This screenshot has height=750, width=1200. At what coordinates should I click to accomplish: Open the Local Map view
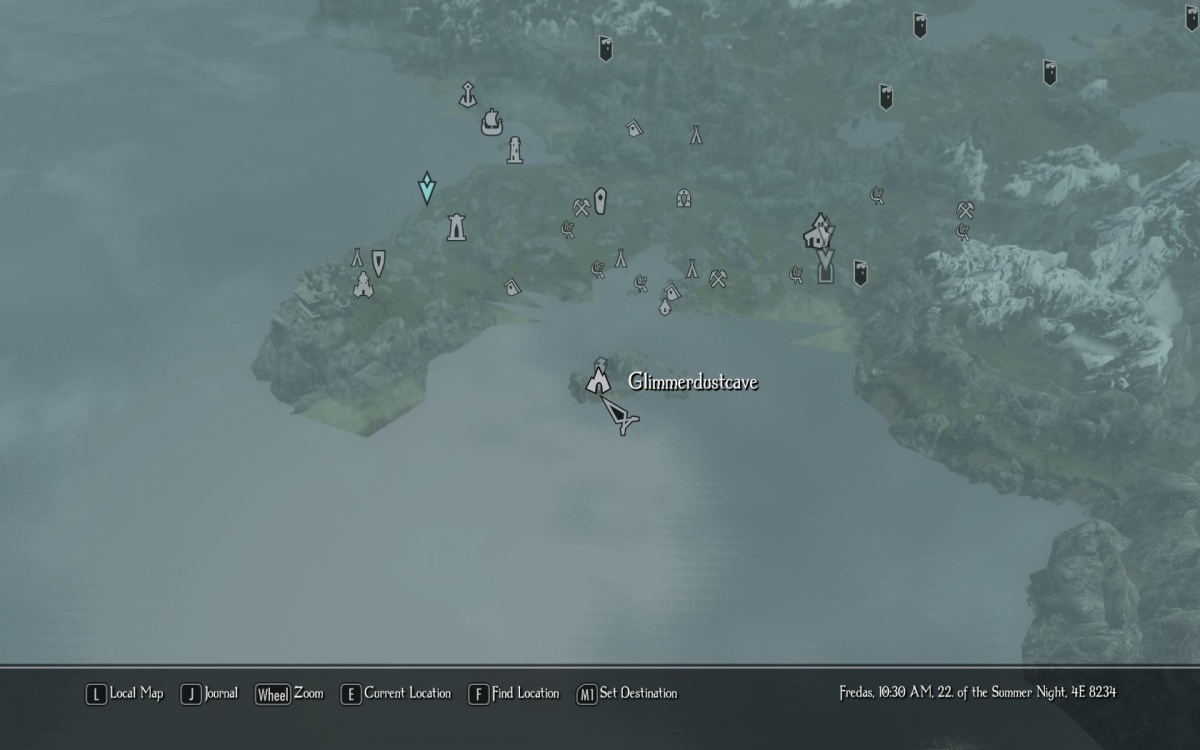pos(125,693)
